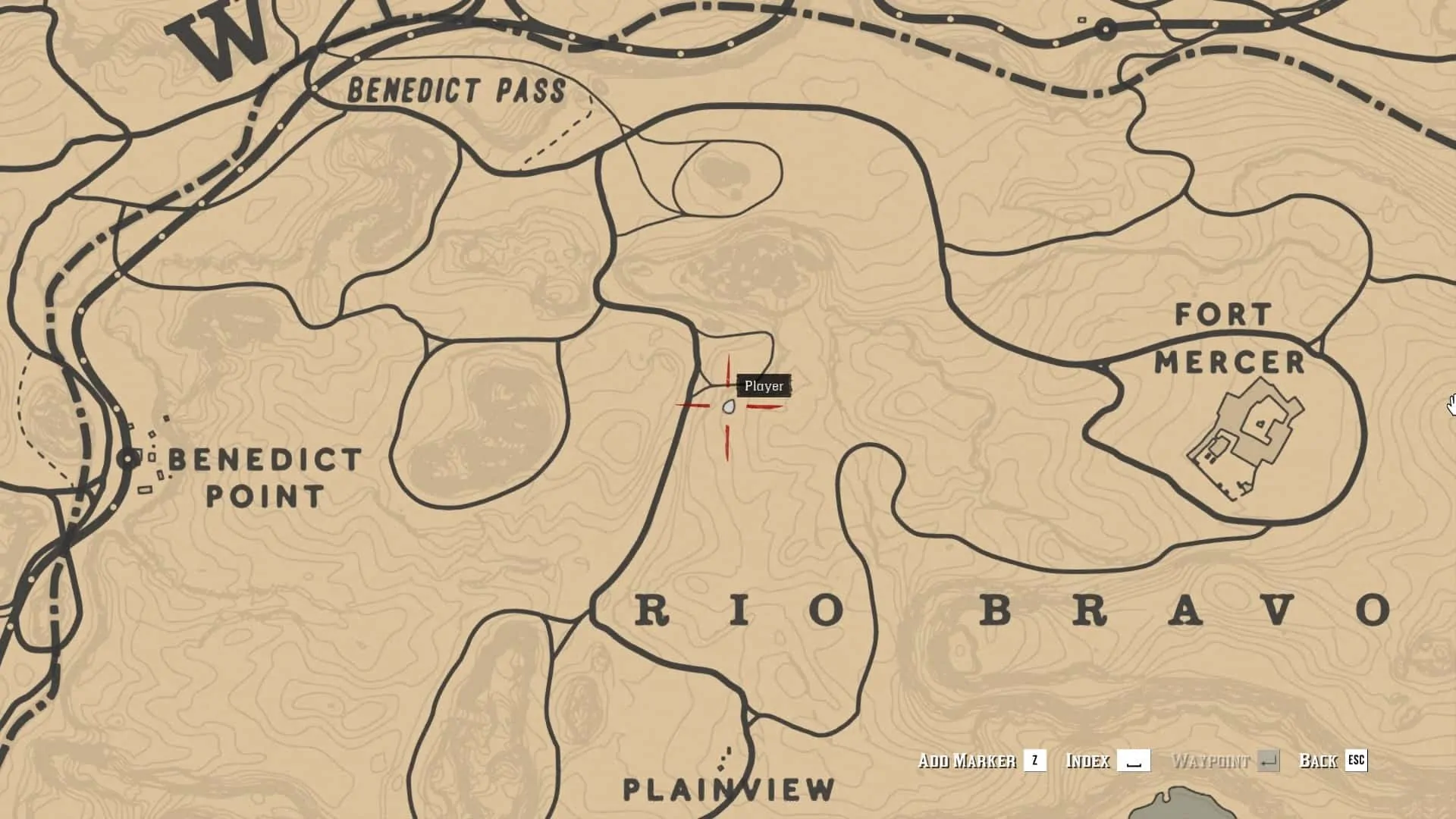Screen dimensions: 1456x819
Task: Set a Waypoint with the greyed option
Action: 1225,761
